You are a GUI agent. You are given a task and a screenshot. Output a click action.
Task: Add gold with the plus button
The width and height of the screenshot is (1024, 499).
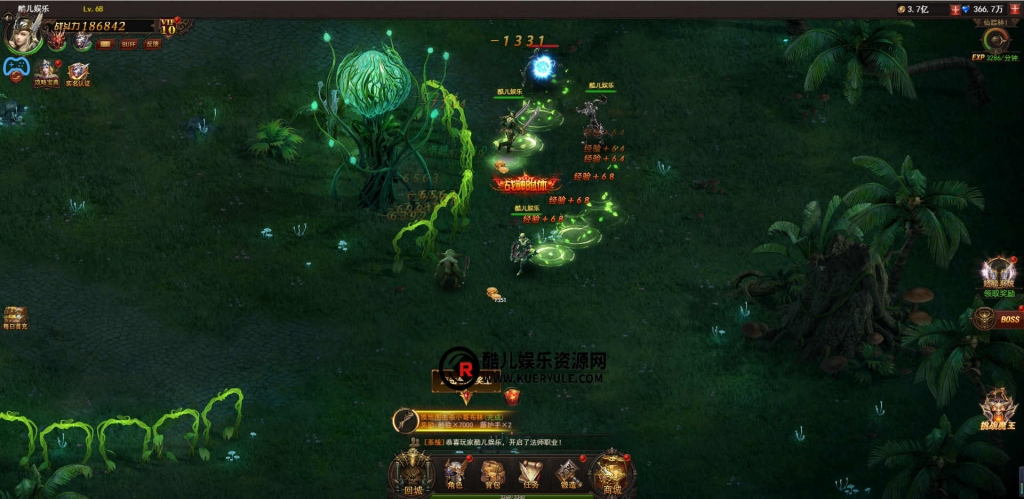point(953,9)
